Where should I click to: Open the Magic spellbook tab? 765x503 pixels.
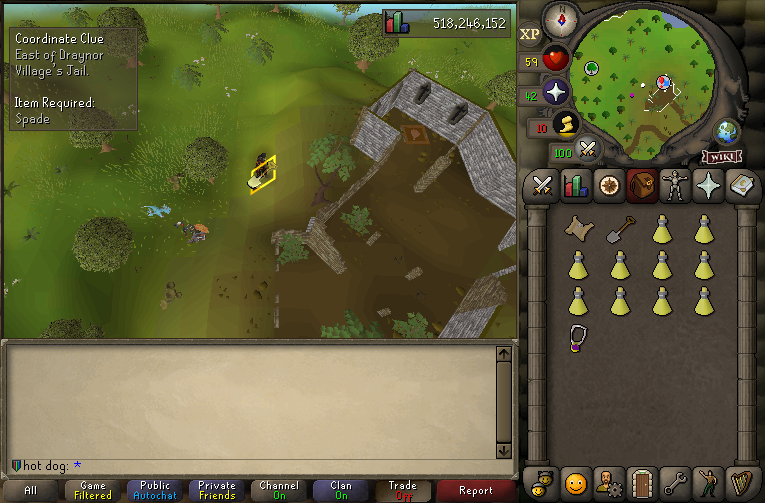[742, 187]
